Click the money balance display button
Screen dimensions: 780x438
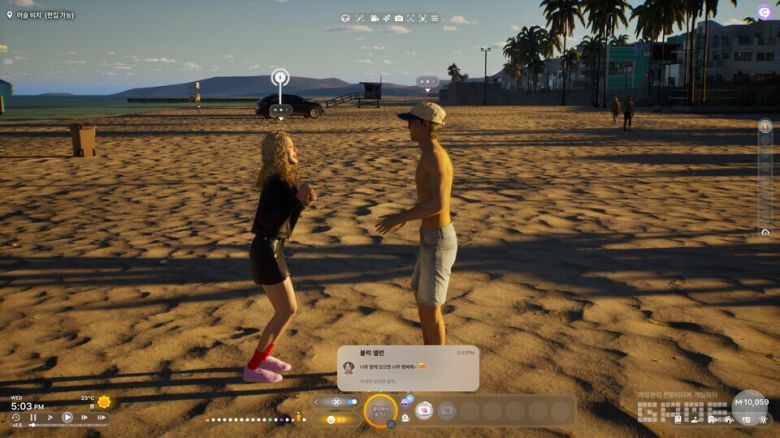point(751,402)
